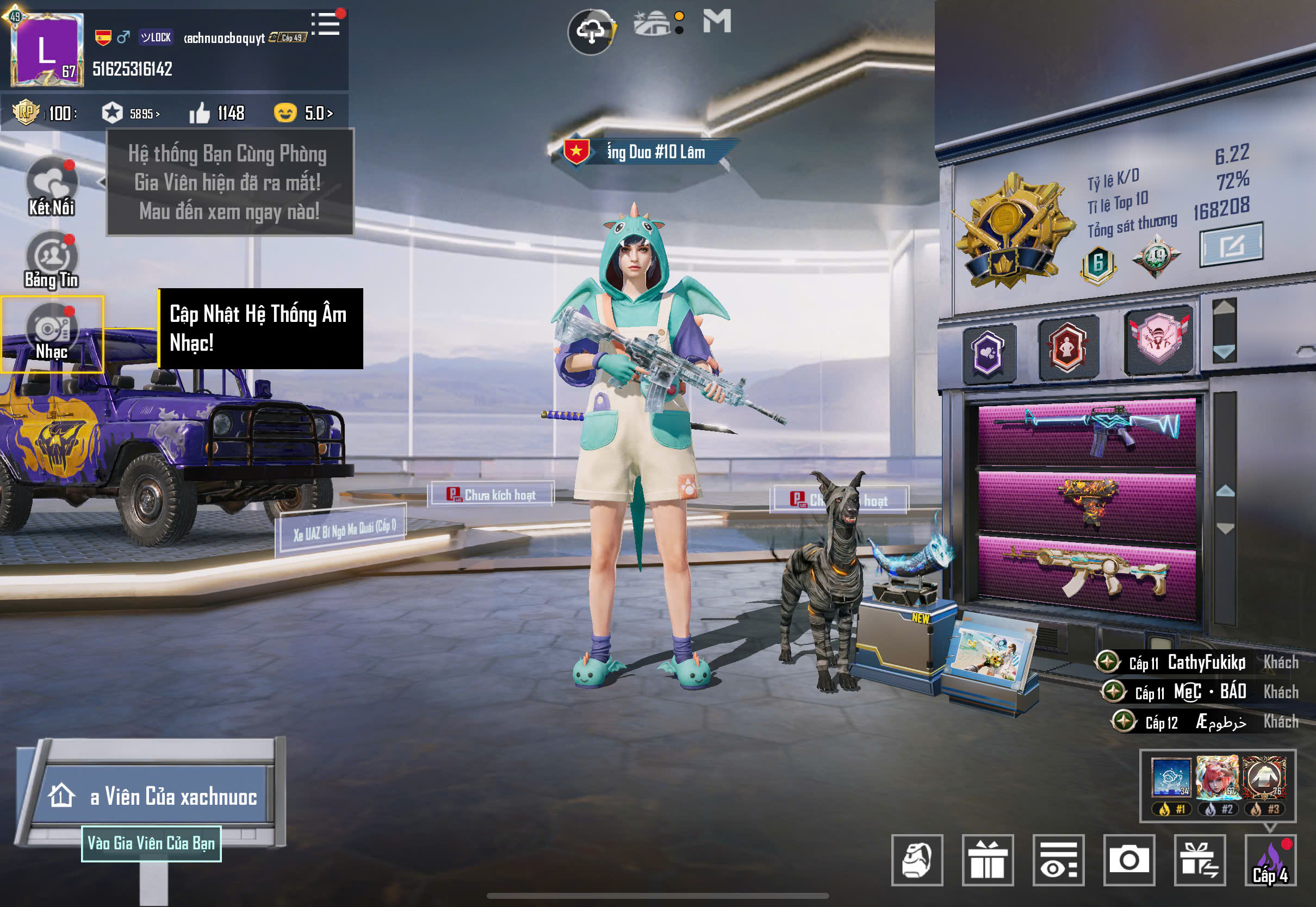
Task: Open the backpack inventory button
Action: [916, 860]
